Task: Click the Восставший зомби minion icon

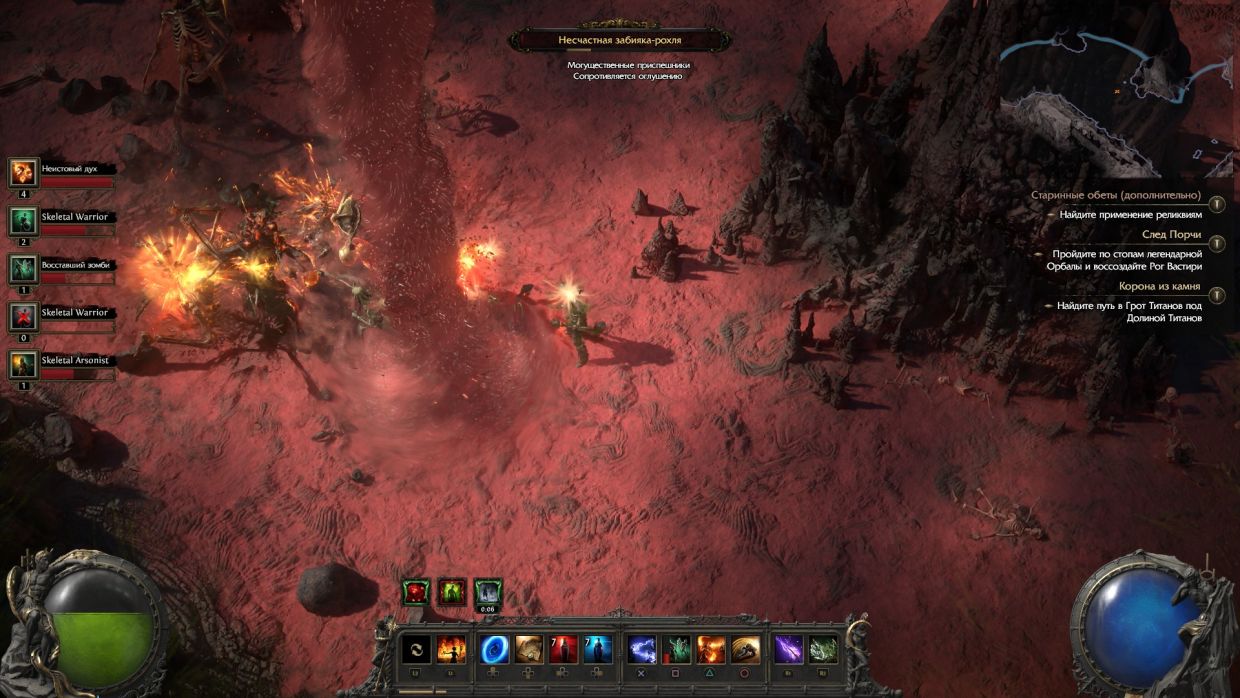Action: pos(23,269)
